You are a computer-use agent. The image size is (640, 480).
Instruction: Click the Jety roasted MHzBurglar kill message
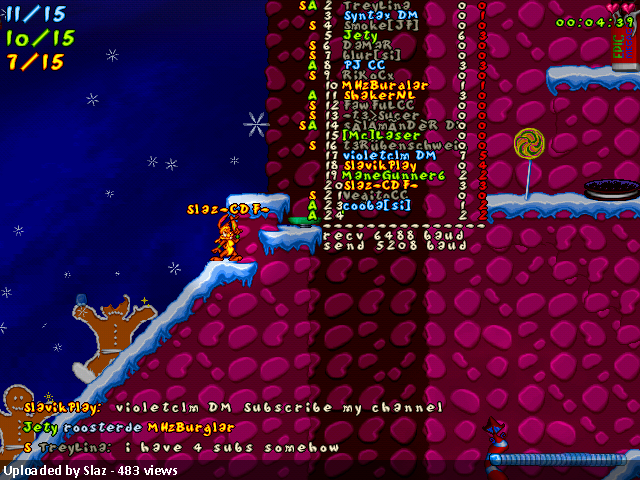coord(128,427)
